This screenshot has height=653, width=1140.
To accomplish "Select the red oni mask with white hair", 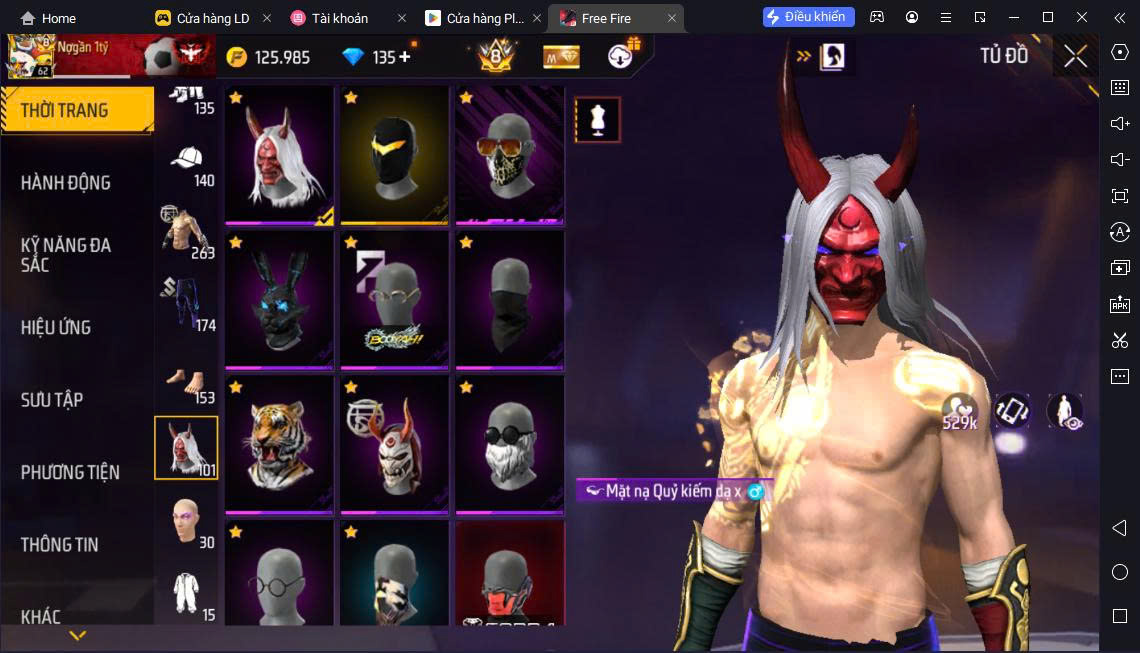I will [x=280, y=155].
